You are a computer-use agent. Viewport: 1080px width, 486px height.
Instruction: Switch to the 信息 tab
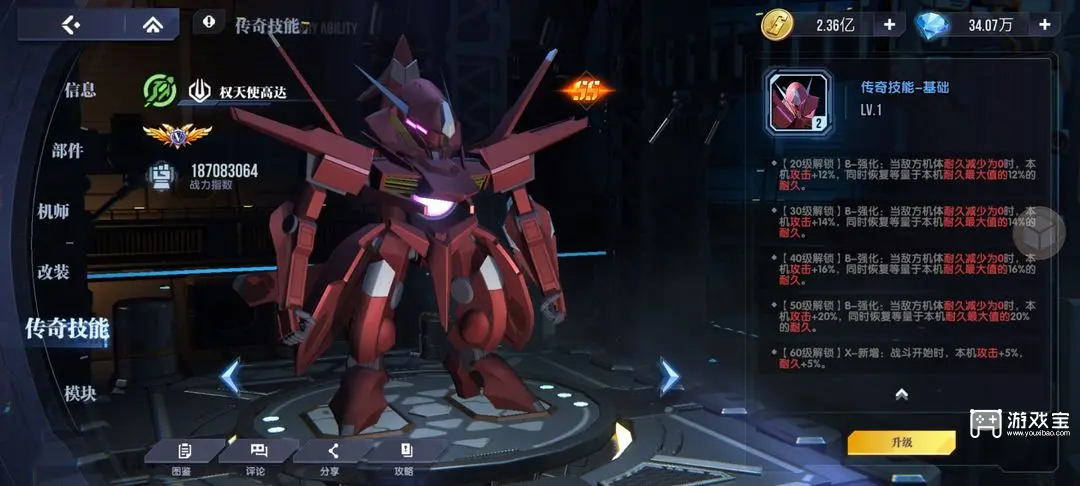click(x=80, y=90)
